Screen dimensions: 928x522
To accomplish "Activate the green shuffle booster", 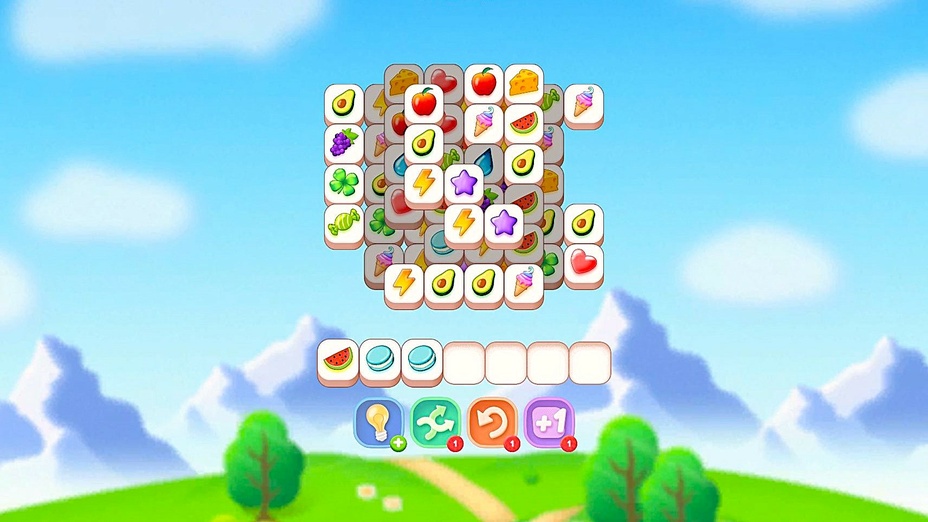I will pyautogui.click(x=435, y=423).
